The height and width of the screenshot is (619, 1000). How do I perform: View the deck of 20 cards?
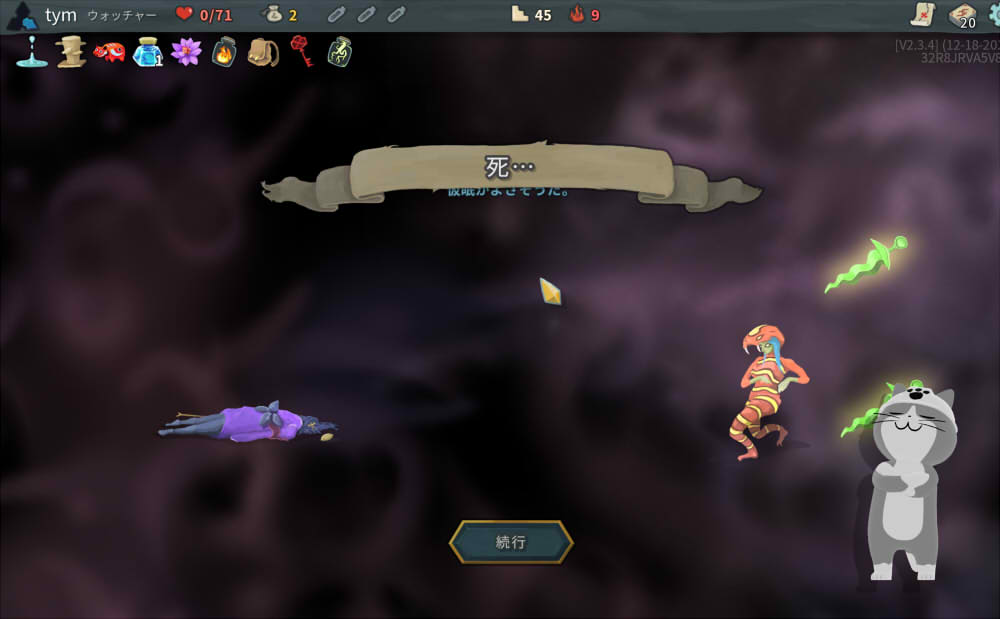962,15
